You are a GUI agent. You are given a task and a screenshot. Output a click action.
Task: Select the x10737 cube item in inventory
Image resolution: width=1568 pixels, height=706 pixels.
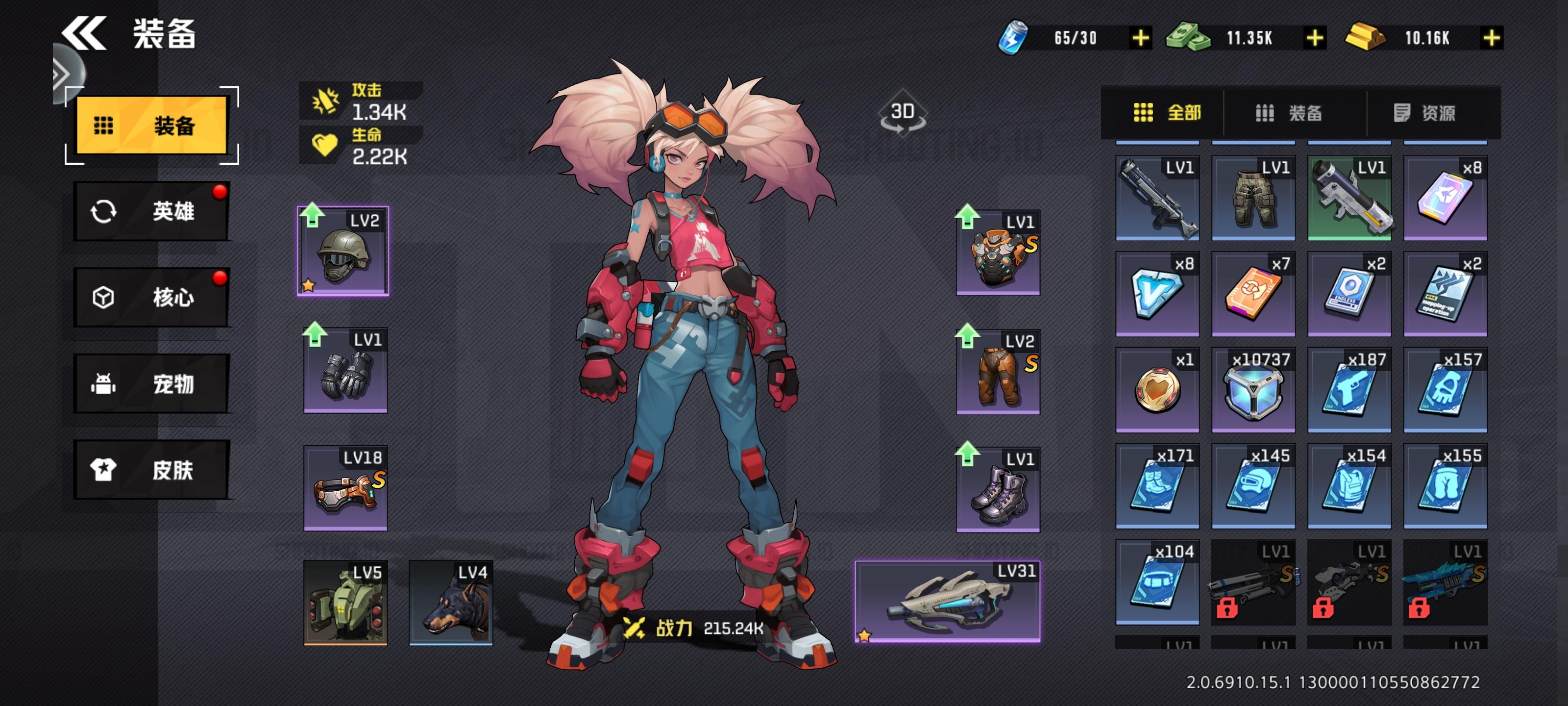1253,390
